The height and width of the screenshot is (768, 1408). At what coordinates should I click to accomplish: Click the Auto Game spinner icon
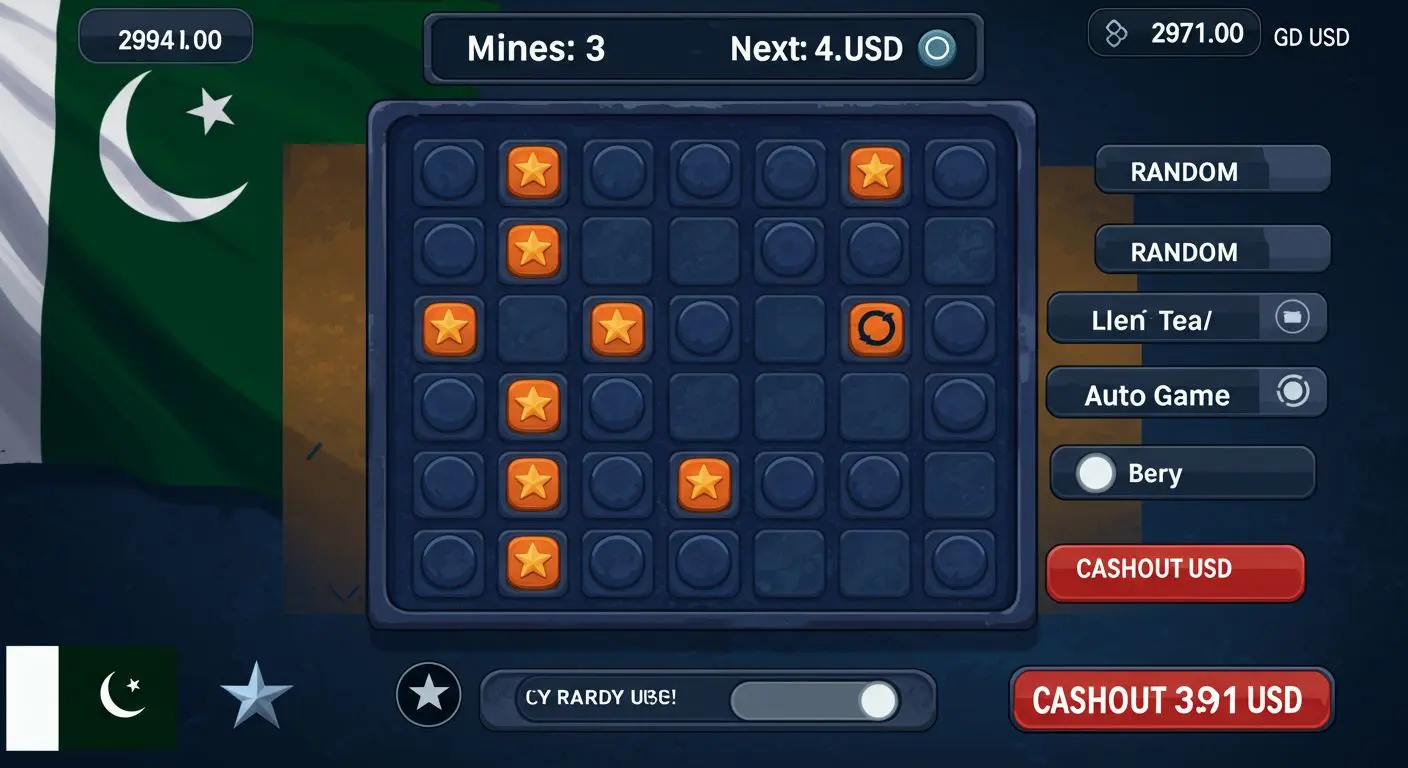pyautogui.click(x=1293, y=393)
